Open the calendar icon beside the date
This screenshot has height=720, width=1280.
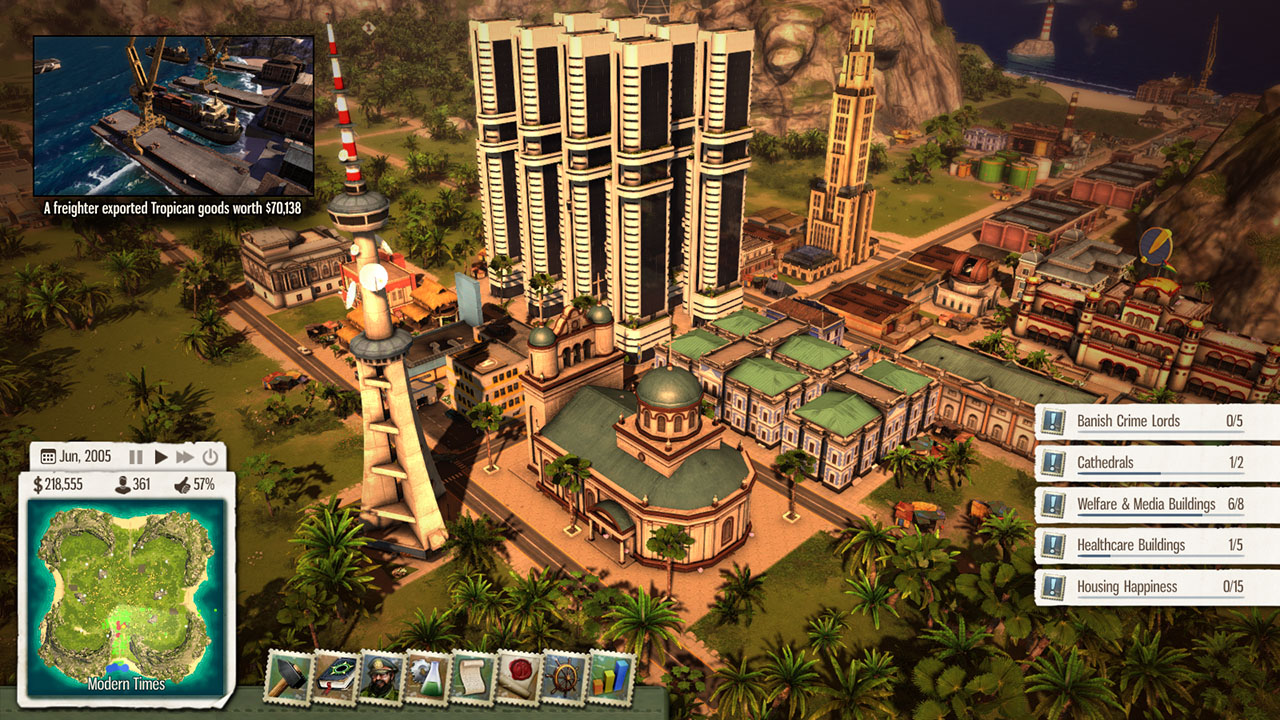tap(48, 457)
